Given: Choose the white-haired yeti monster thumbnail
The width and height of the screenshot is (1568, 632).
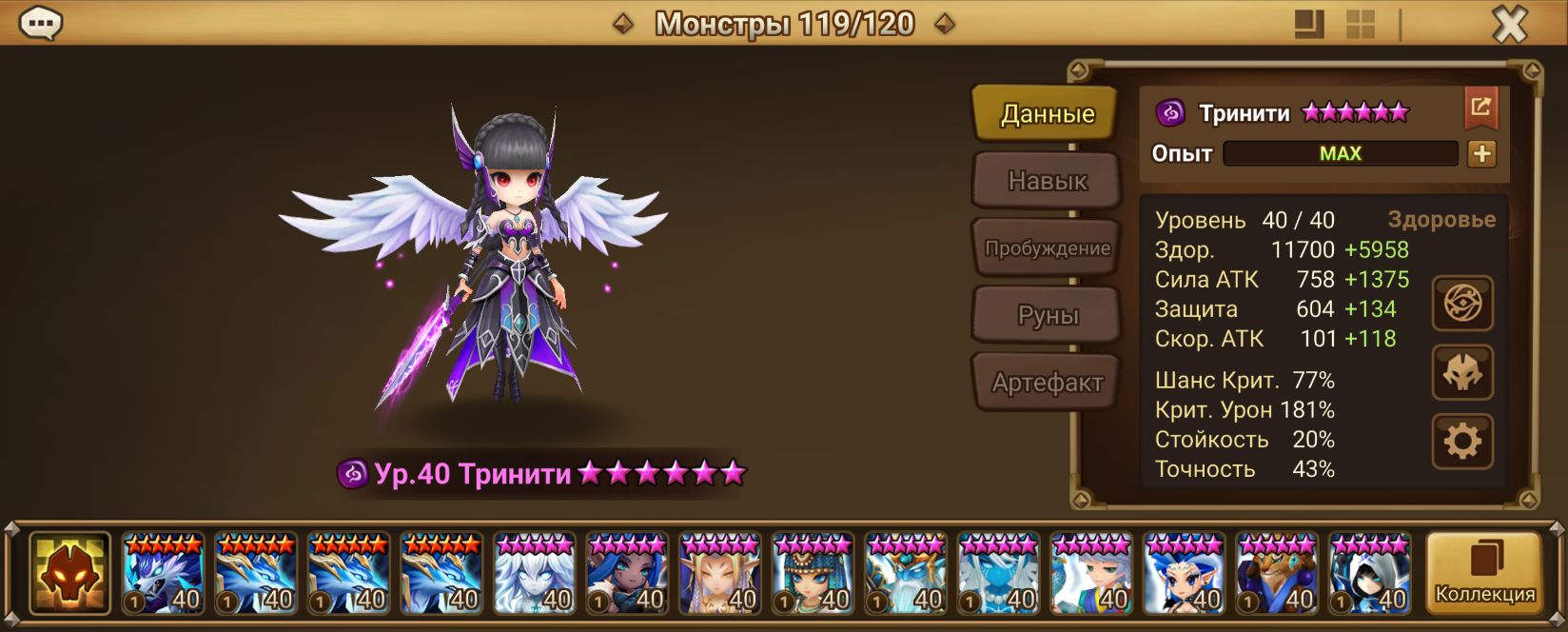Looking at the screenshot, I should (534, 573).
